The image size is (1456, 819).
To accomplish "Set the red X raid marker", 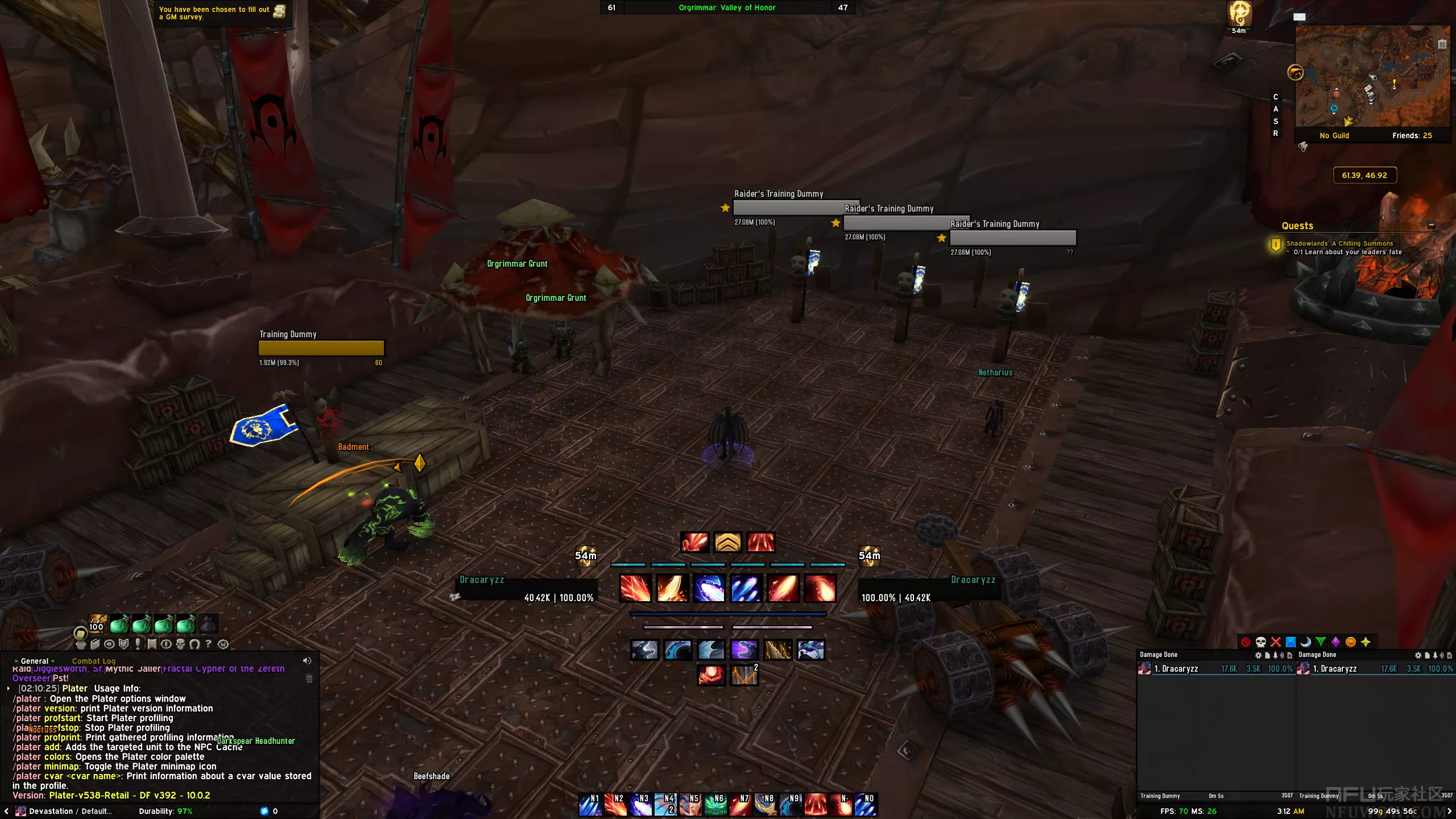I will (1276, 642).
